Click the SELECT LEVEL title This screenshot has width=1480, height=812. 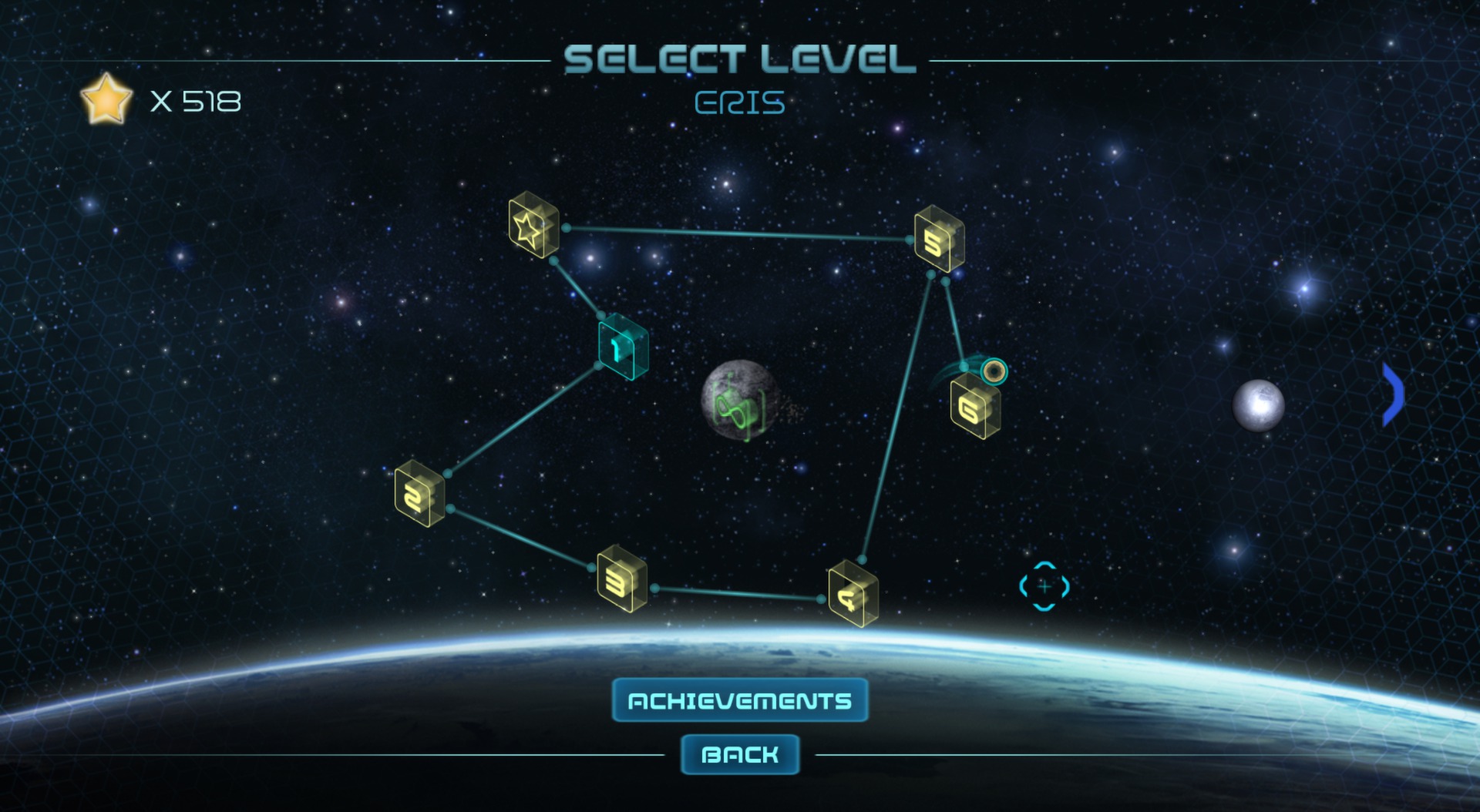(x=739, y=57)
